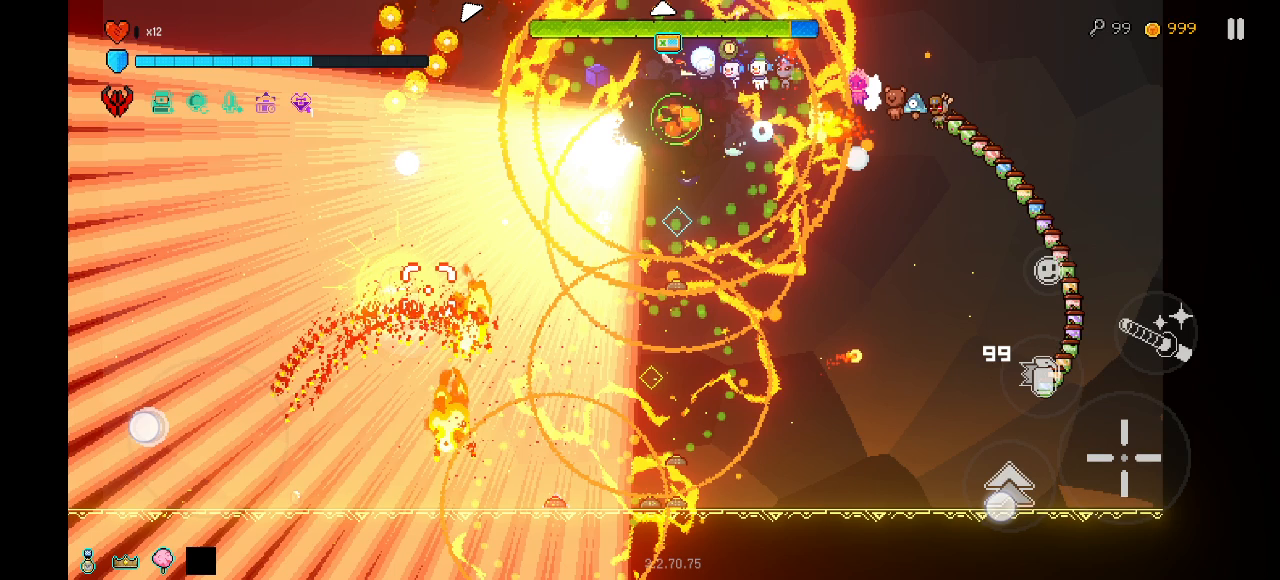Tap the virtual movement joystick
Viewport: 1280px width, 580px height.
pos(146,427)
